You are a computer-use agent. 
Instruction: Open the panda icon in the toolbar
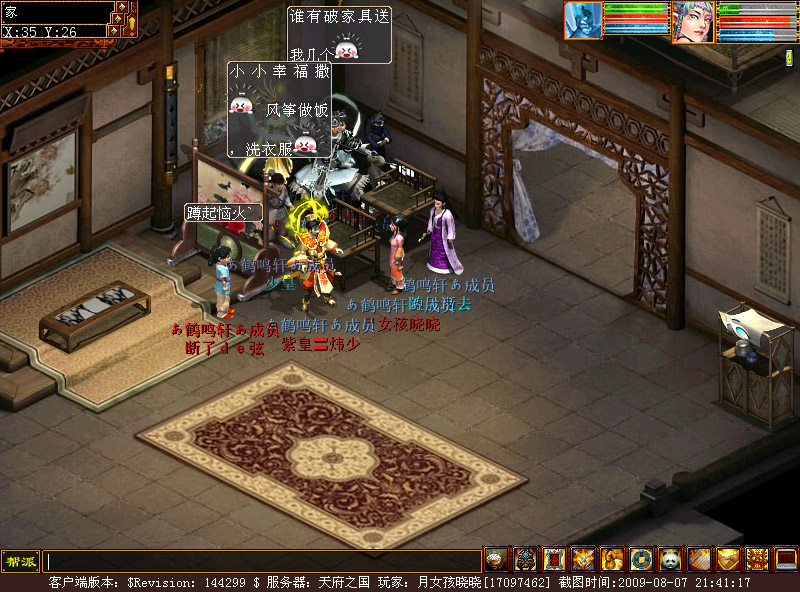670,559
